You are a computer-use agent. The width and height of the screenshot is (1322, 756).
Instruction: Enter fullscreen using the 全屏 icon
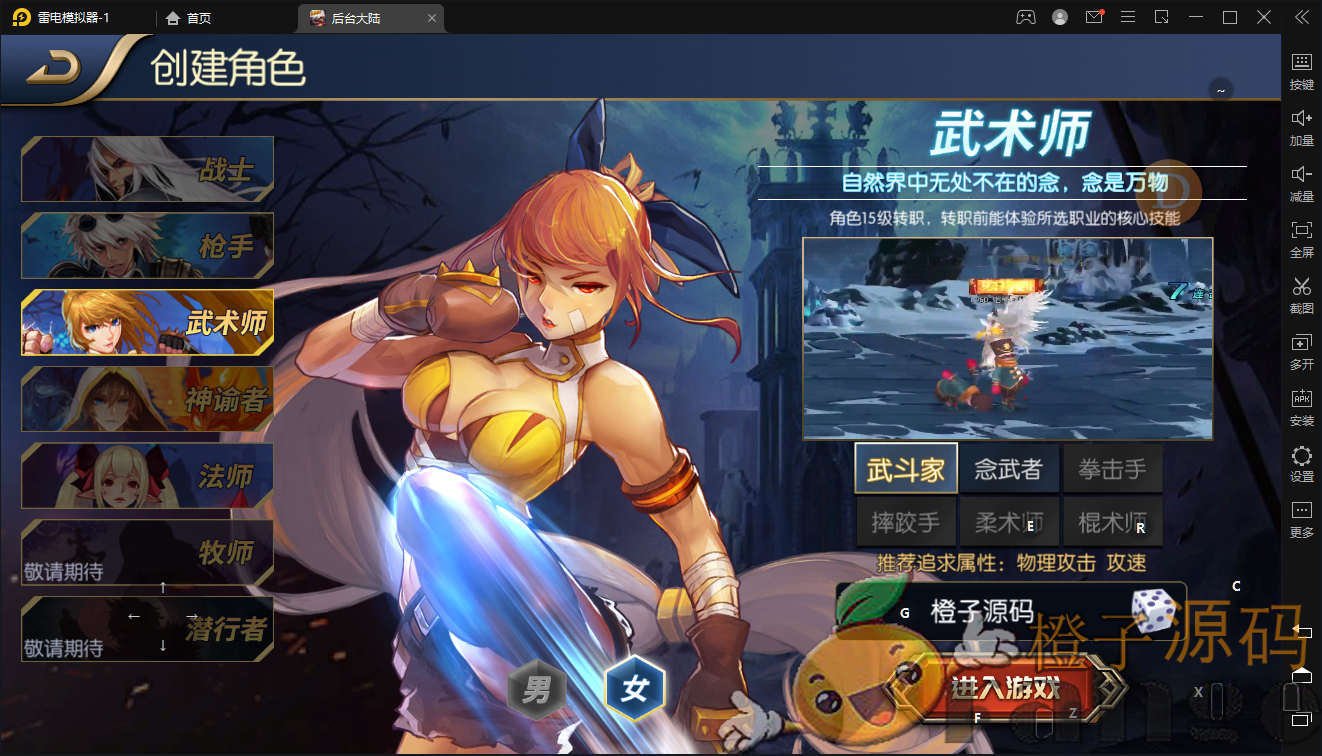coord(1301,230)
